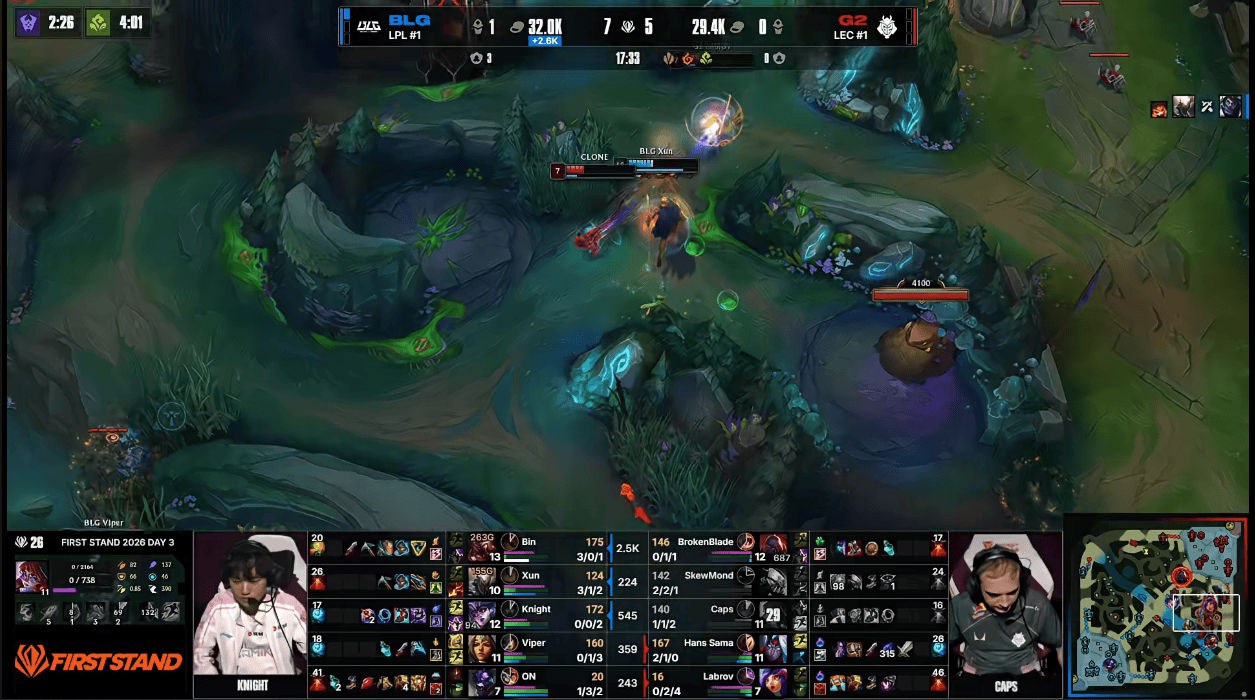
Task: Pick Labrov's champion portrait
Action: pyautogui.click(x=772, y=682)
